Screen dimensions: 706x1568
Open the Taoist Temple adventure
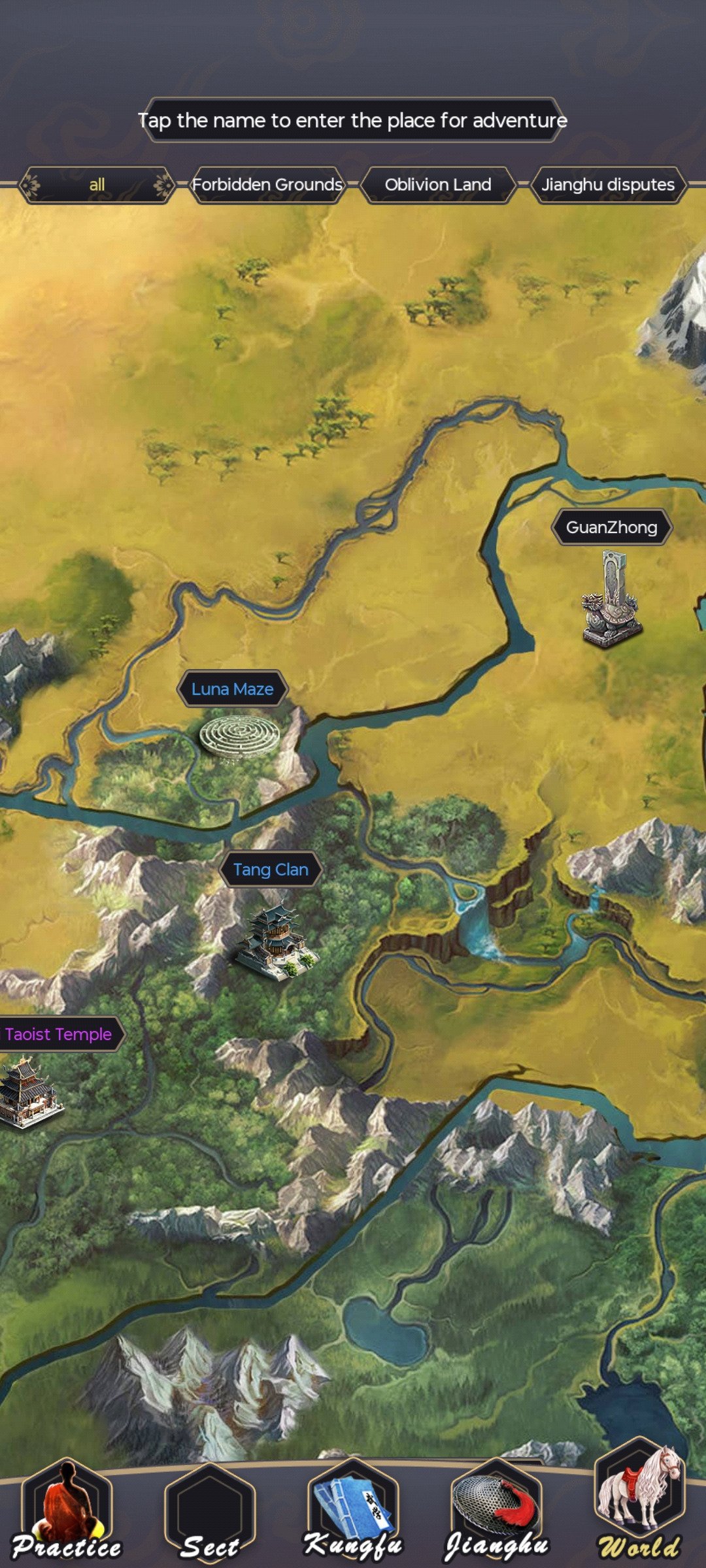coord(59,1034)
